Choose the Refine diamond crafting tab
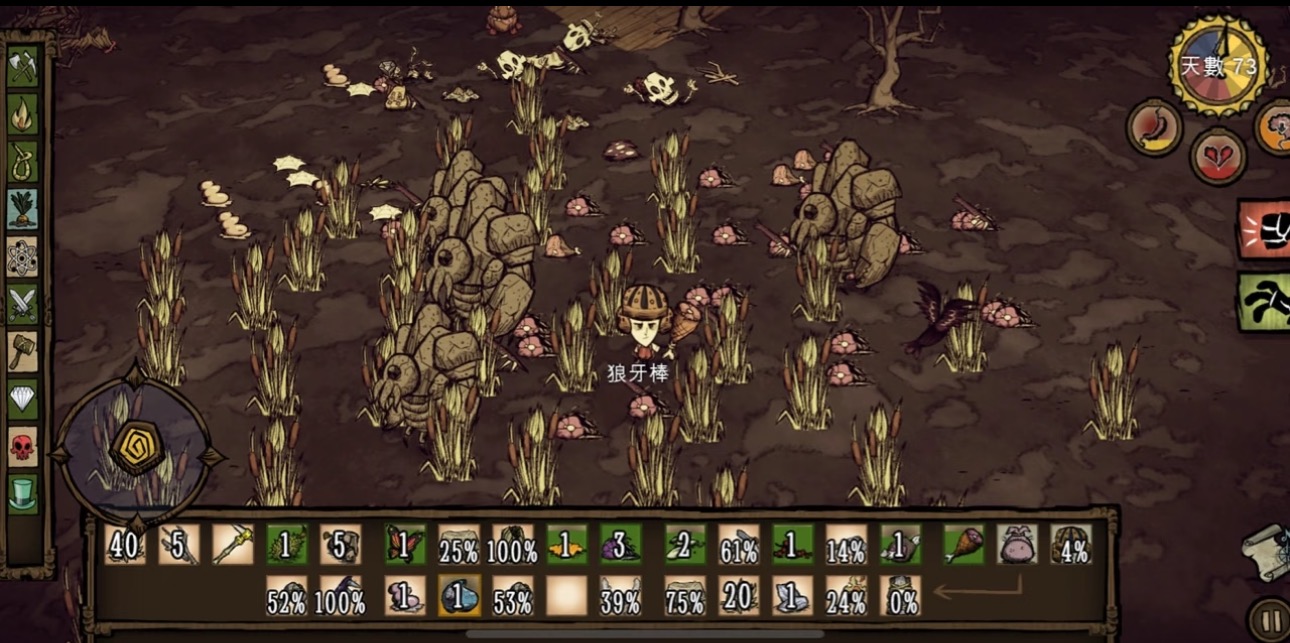The image size is (1290, 643). point(23,399)
